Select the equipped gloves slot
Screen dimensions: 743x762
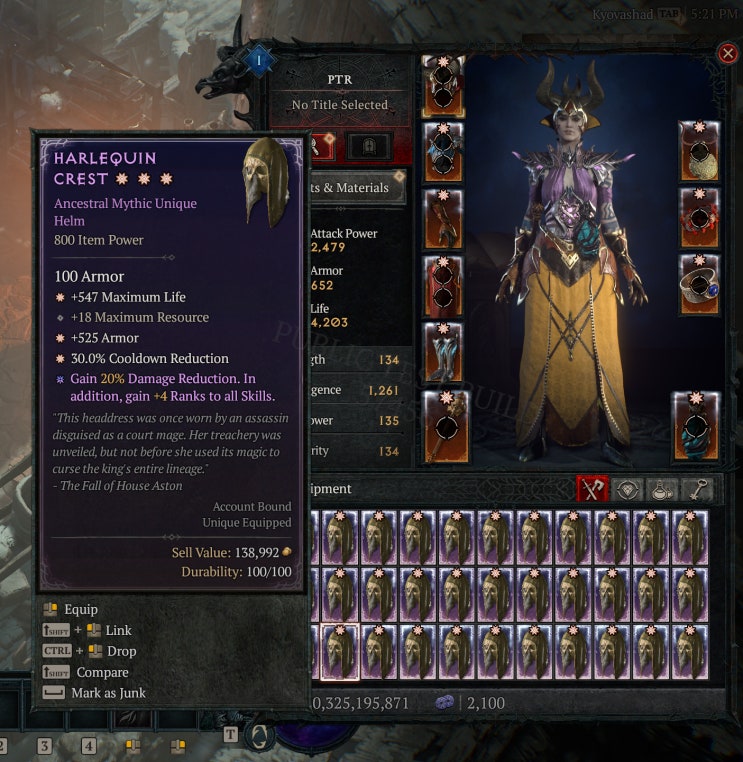coord(443,219)
